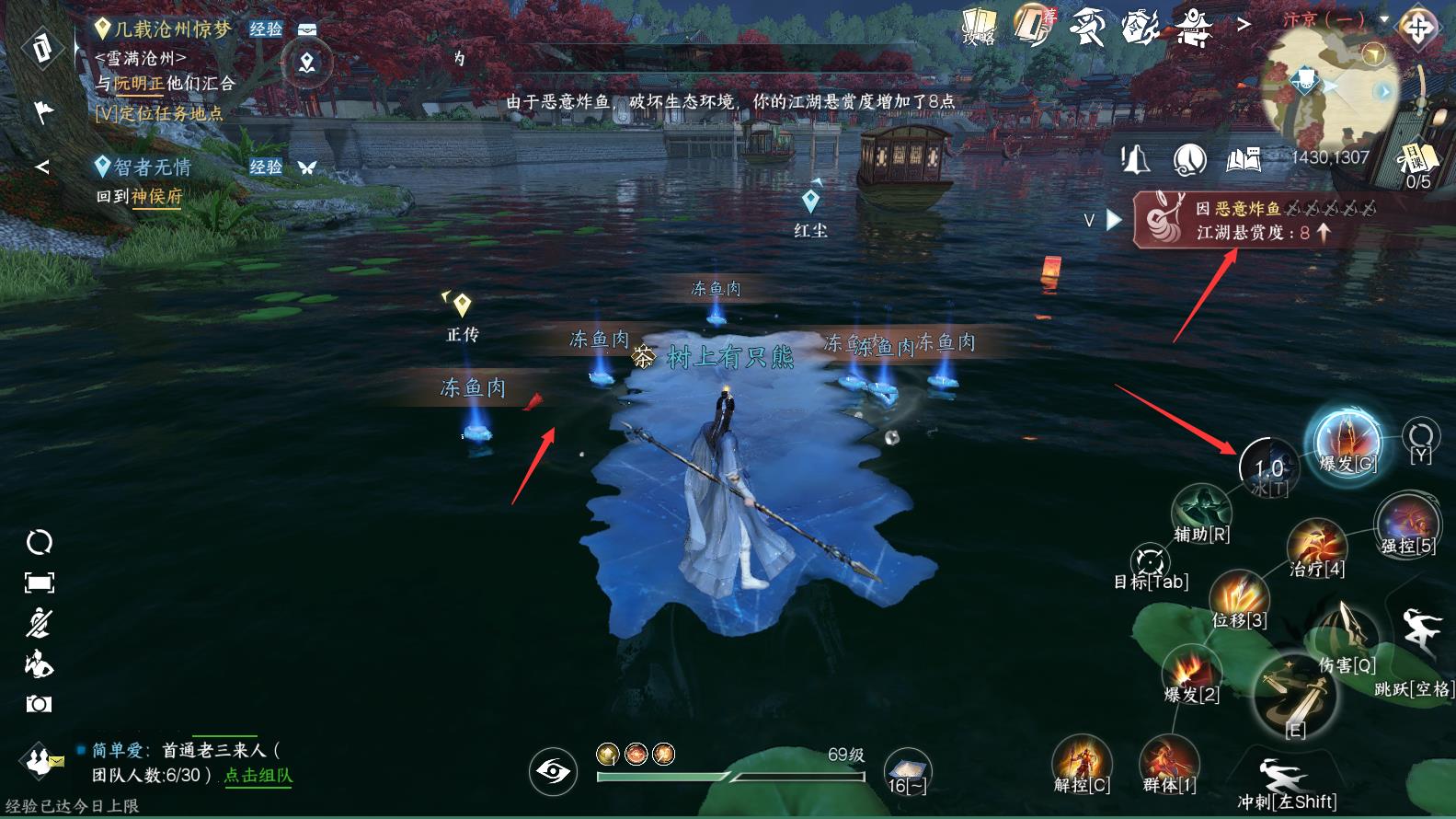
Task: Activate the 爆发[2] skill
Action: 1192,673
